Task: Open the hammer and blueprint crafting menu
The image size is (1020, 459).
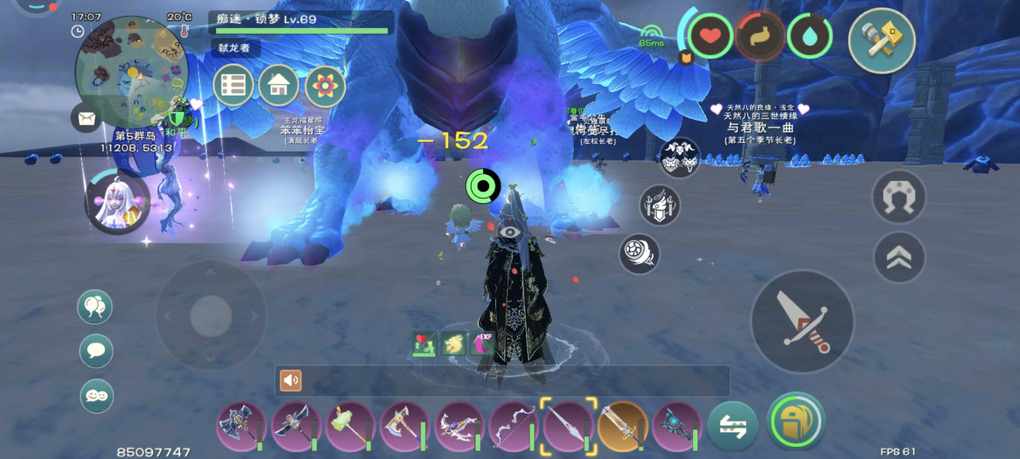Action: click(x=881, y=41)
